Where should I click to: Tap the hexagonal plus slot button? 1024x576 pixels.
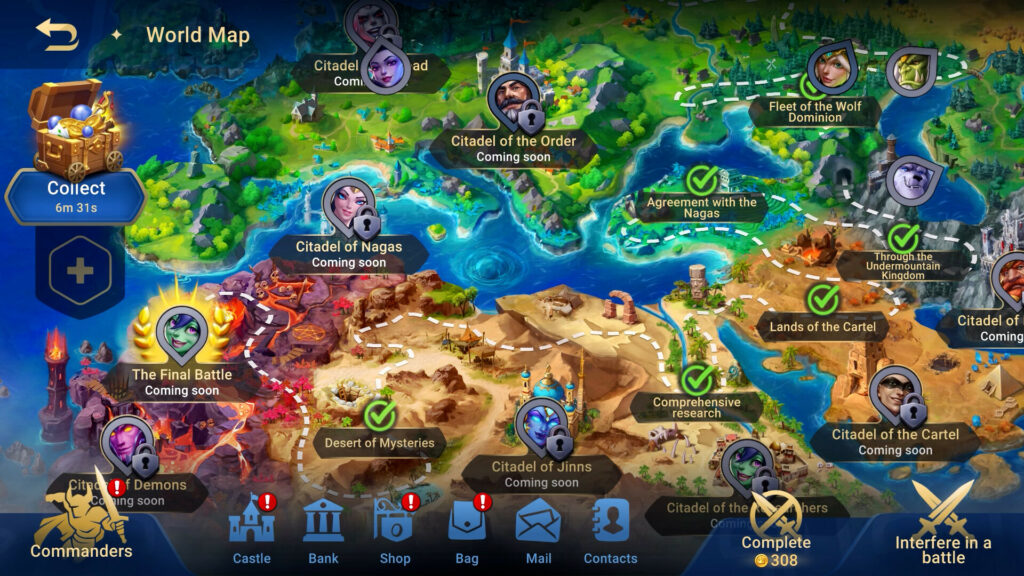tap(80, 270)
